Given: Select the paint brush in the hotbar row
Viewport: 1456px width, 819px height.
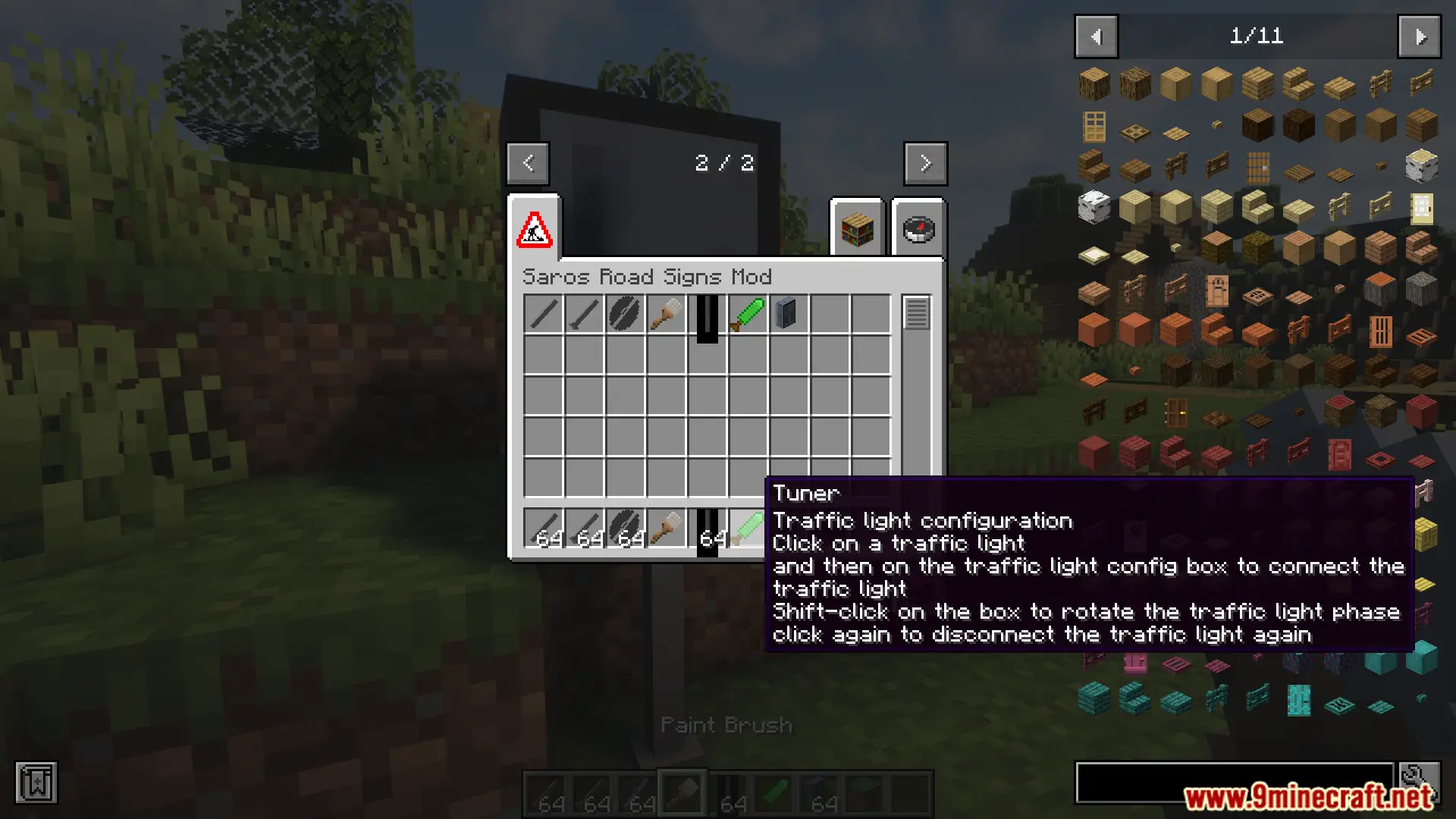Looking at the screenshot, I should 666,527.
